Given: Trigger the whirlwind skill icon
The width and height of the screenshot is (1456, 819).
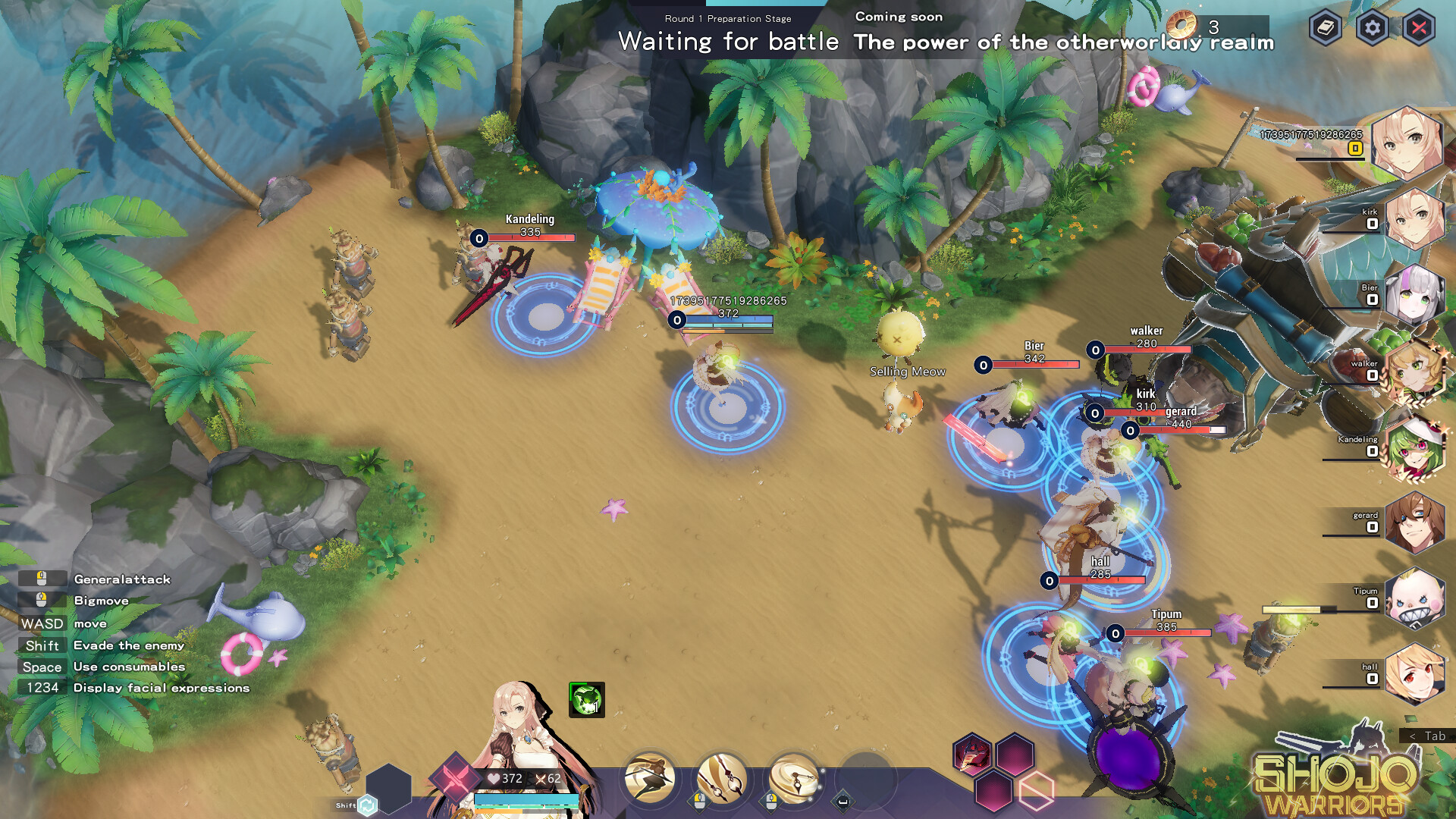Looking at the screenshot, I should (793, 780).
